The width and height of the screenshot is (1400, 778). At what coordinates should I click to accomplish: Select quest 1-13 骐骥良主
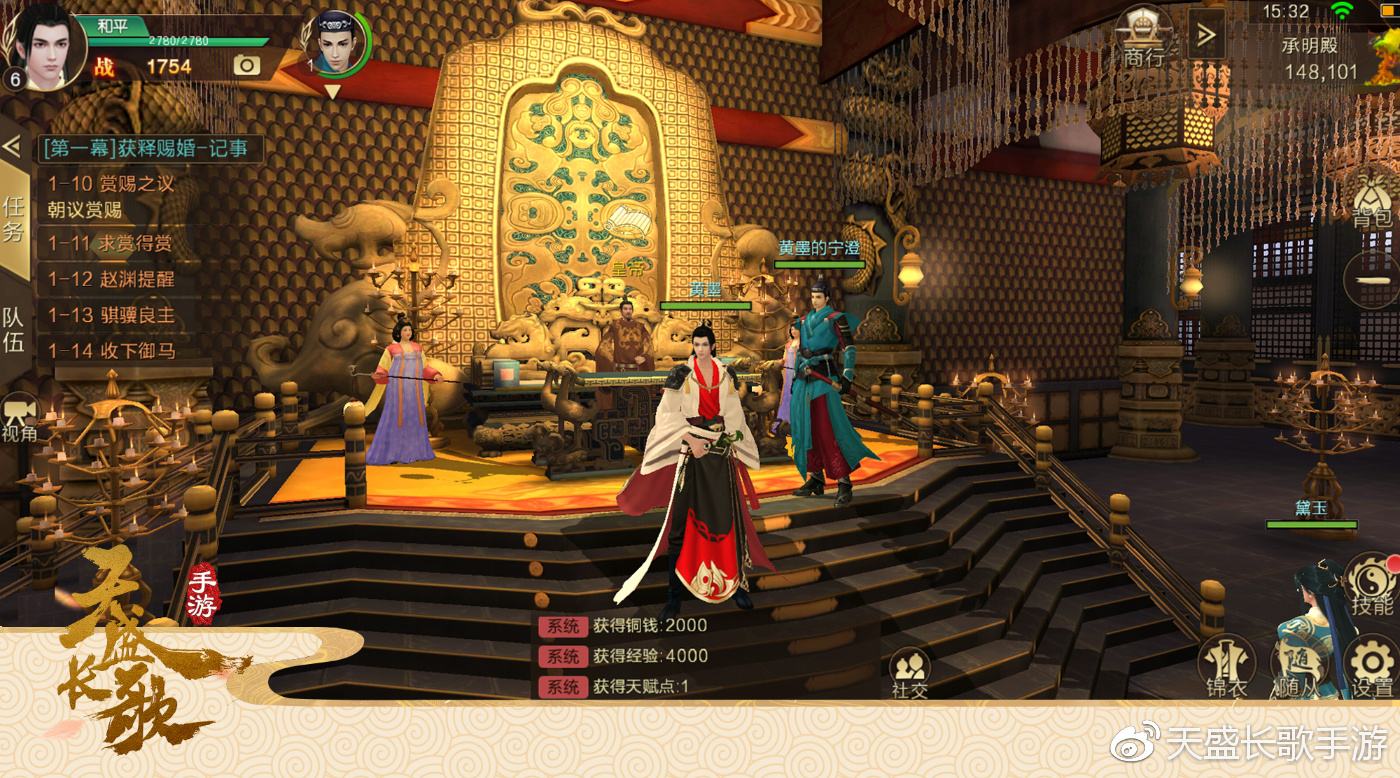tap(112, 315)
